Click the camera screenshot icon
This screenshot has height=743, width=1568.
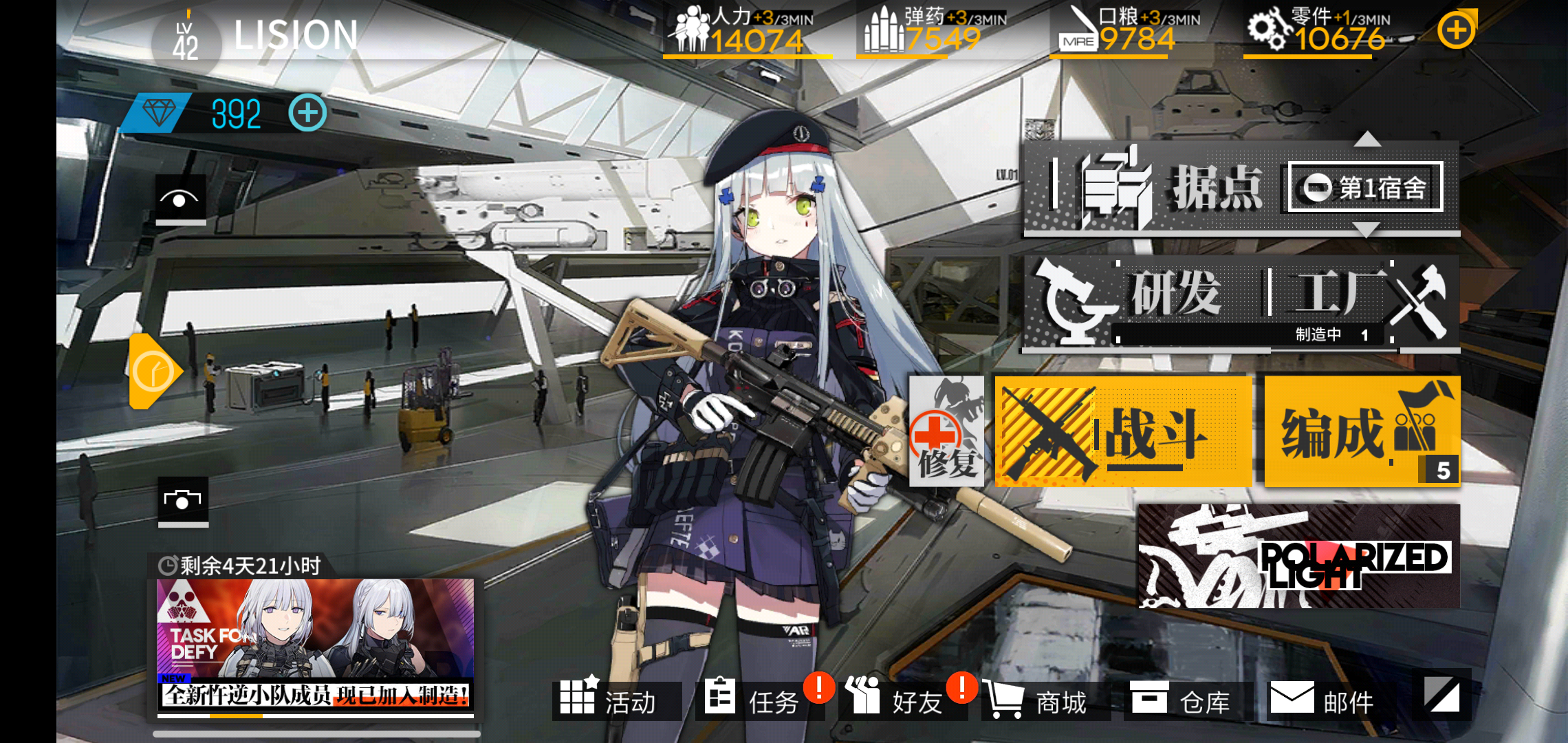click(181, 502)
